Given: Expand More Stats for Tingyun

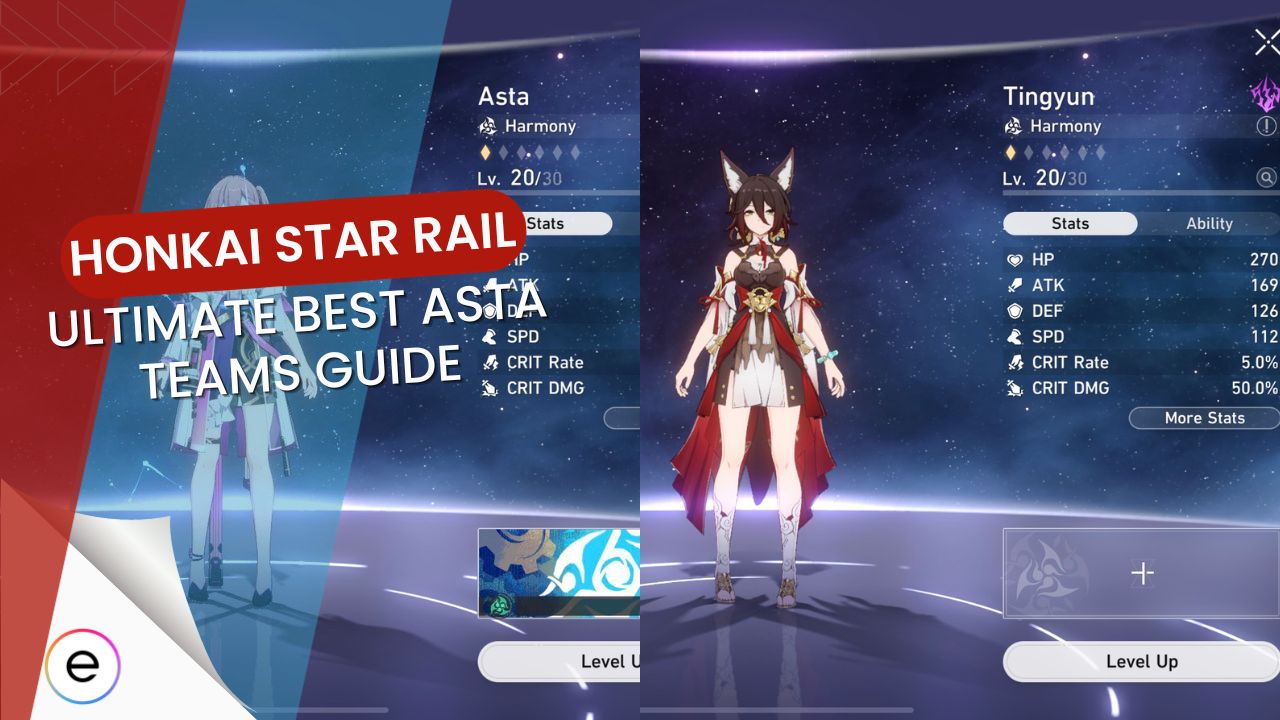Looking at the screenshot, I should tap(1203, 418).
